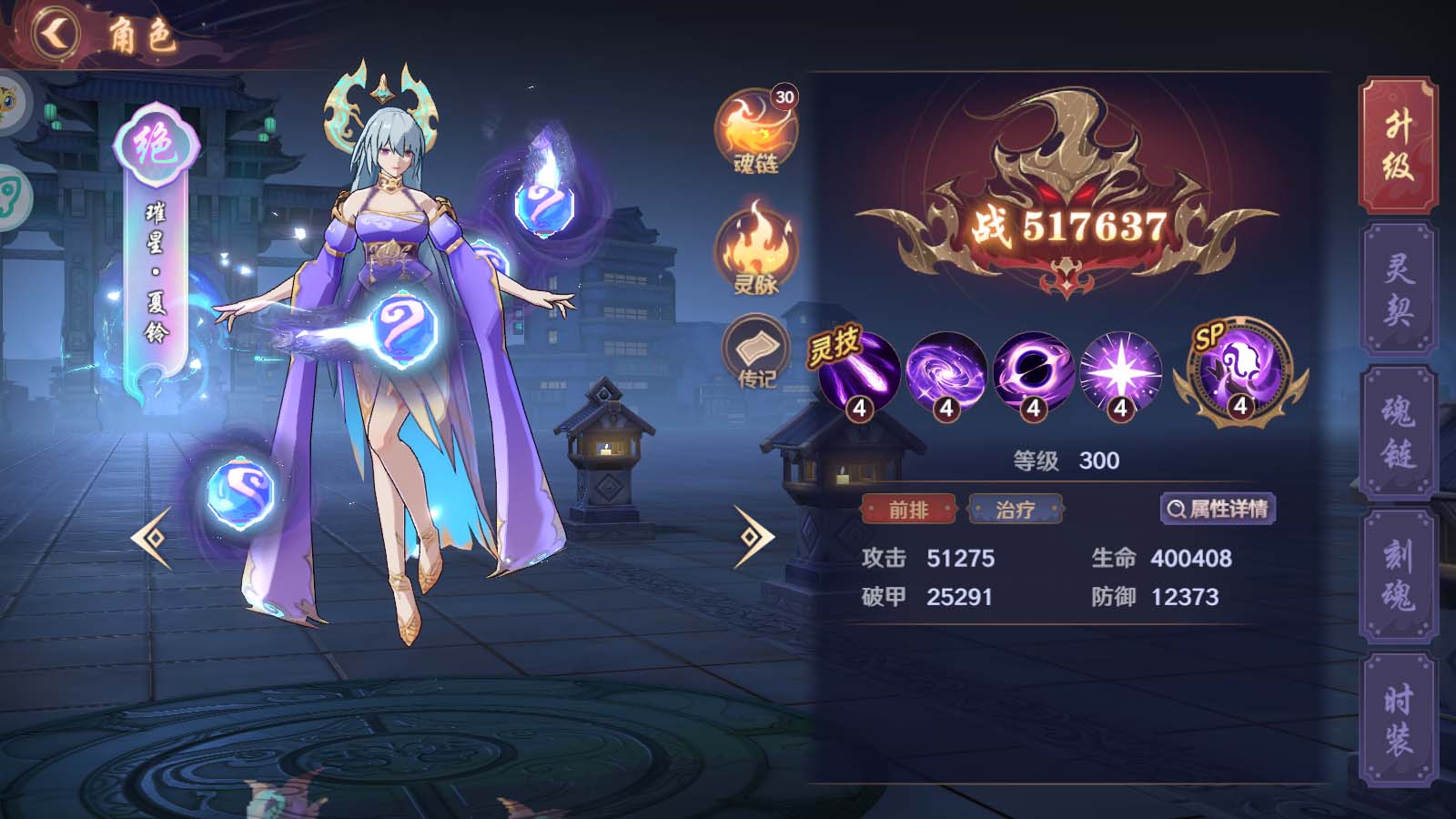Go back using the top-left arrow
Viewport: 1456px width, 819px height.
55,35
